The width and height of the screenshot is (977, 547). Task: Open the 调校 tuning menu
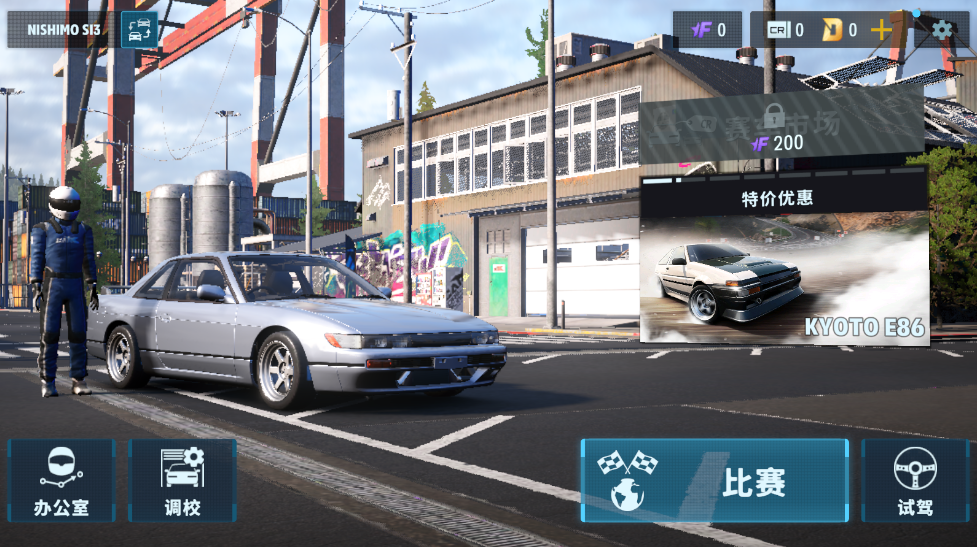click(182, 480)
